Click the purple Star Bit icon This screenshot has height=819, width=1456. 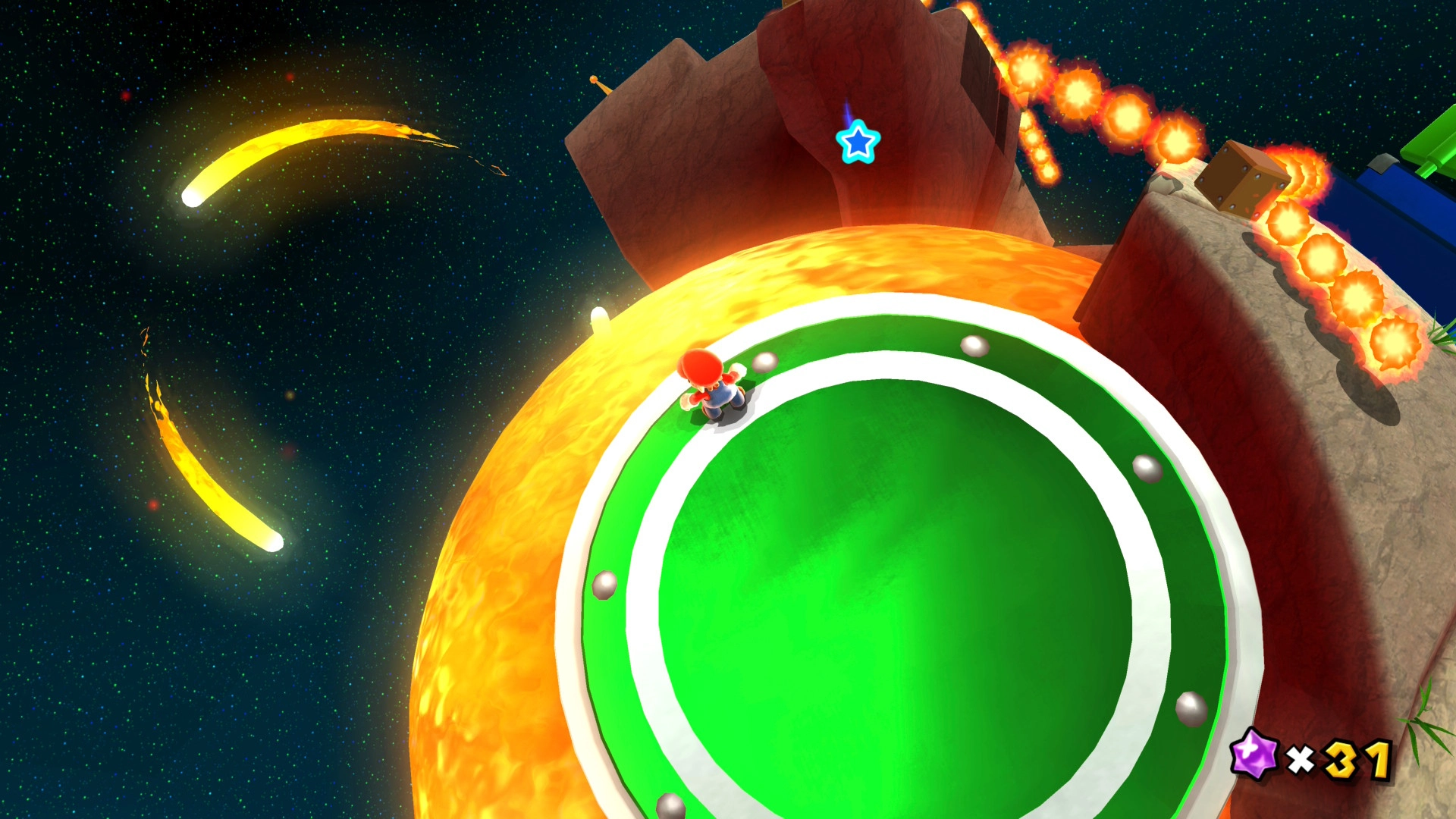(1254, 754)
